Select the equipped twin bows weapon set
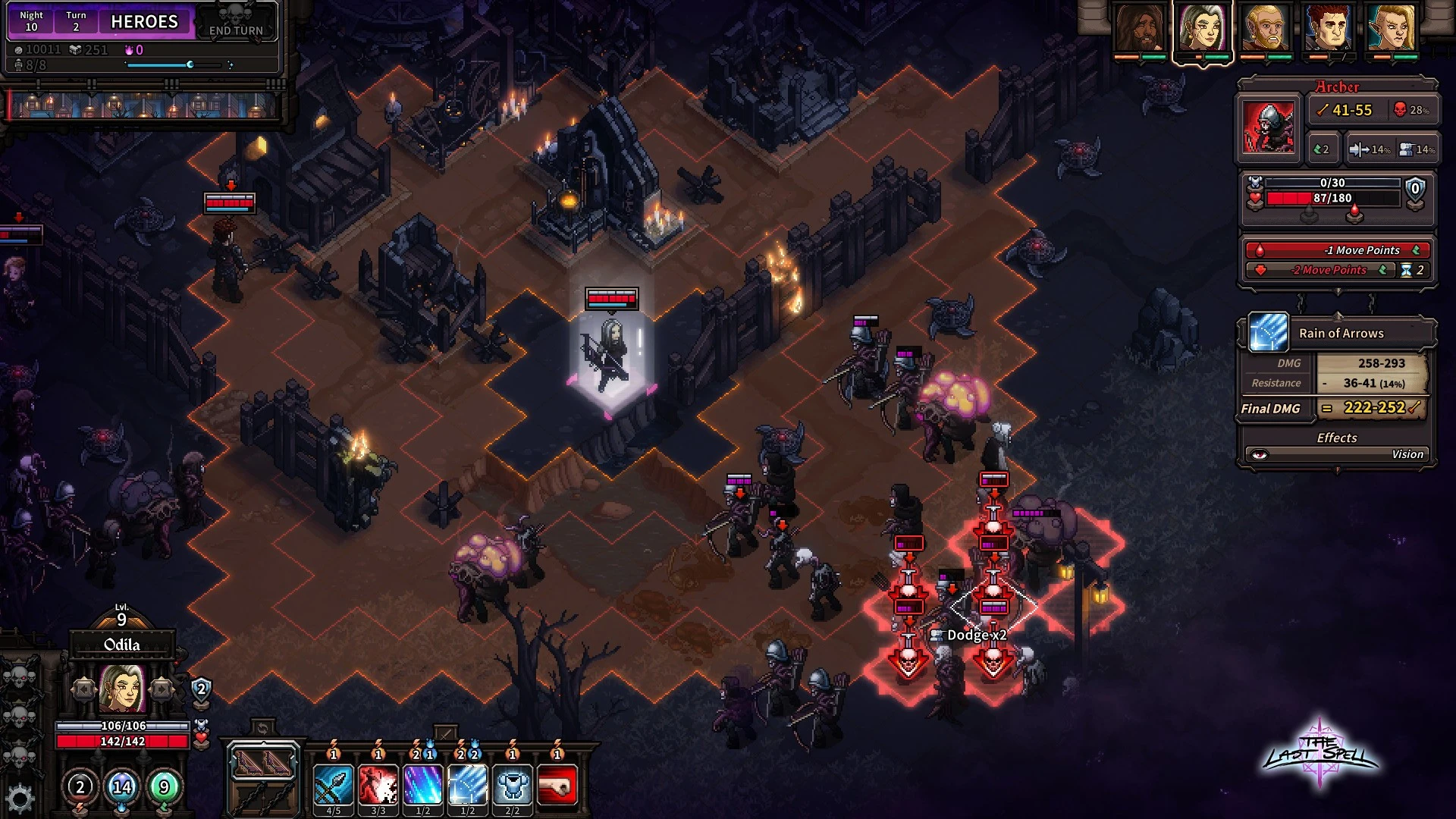Image resolution: width=1456 pixels, height=819 pixels. pos(262,762)
